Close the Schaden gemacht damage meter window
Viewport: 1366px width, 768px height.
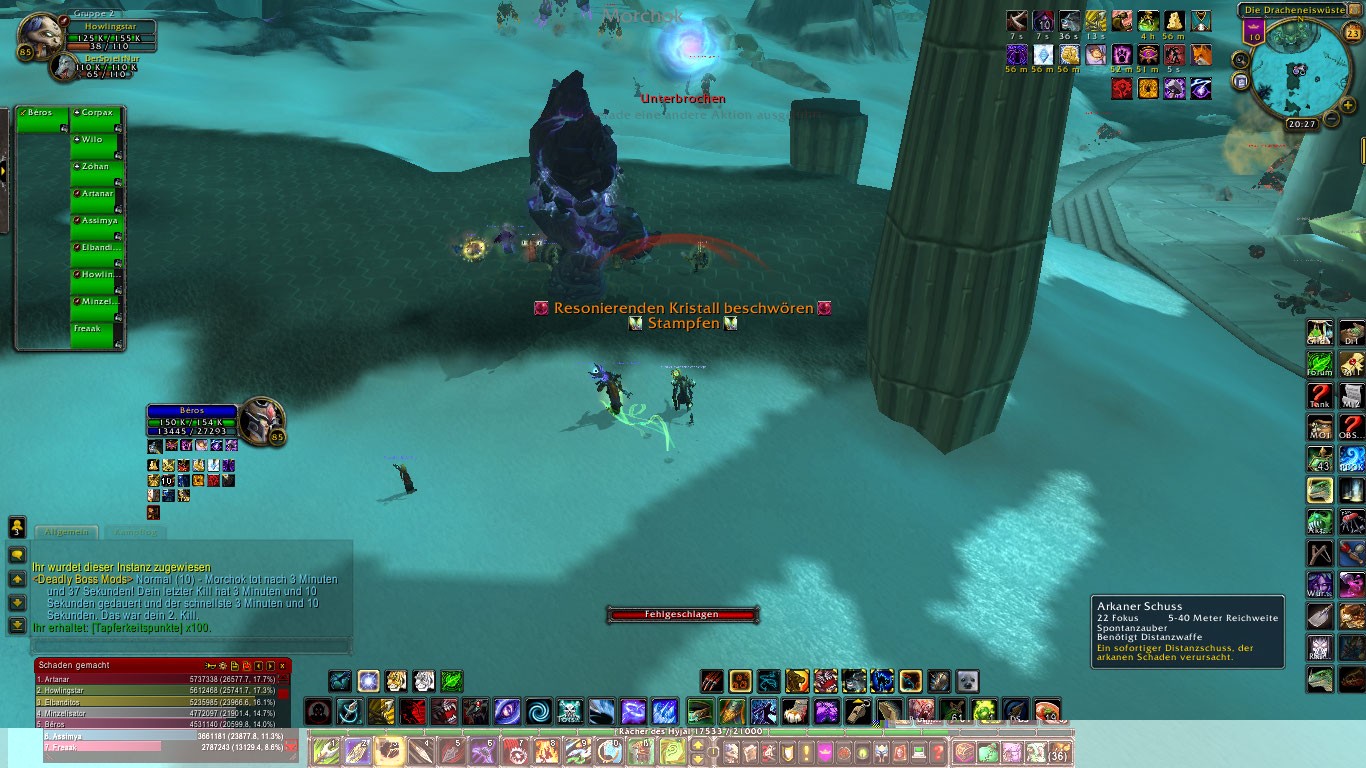tap(283, 665)
